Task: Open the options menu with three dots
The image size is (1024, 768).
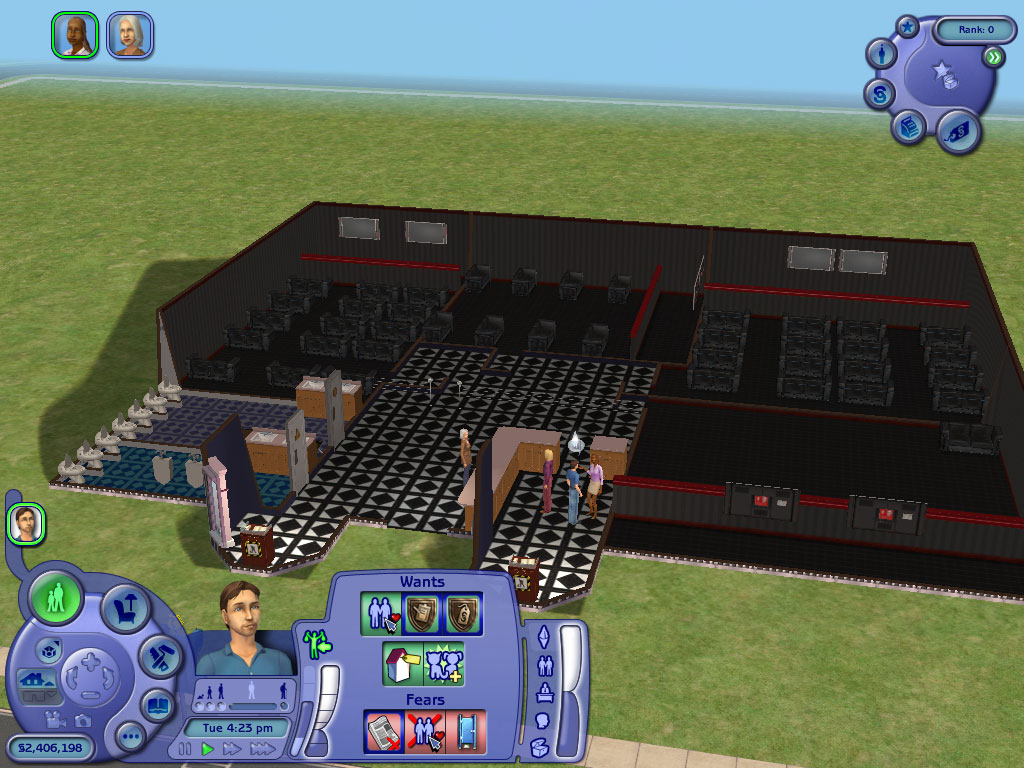Action: [131, 738]
